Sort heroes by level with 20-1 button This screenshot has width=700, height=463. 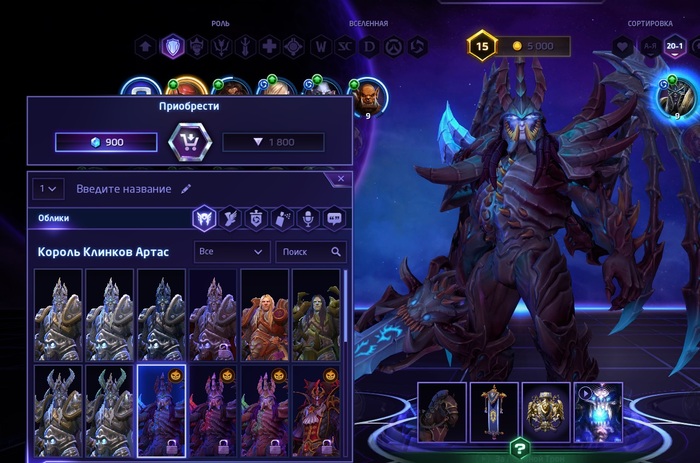tap(675, 45)
